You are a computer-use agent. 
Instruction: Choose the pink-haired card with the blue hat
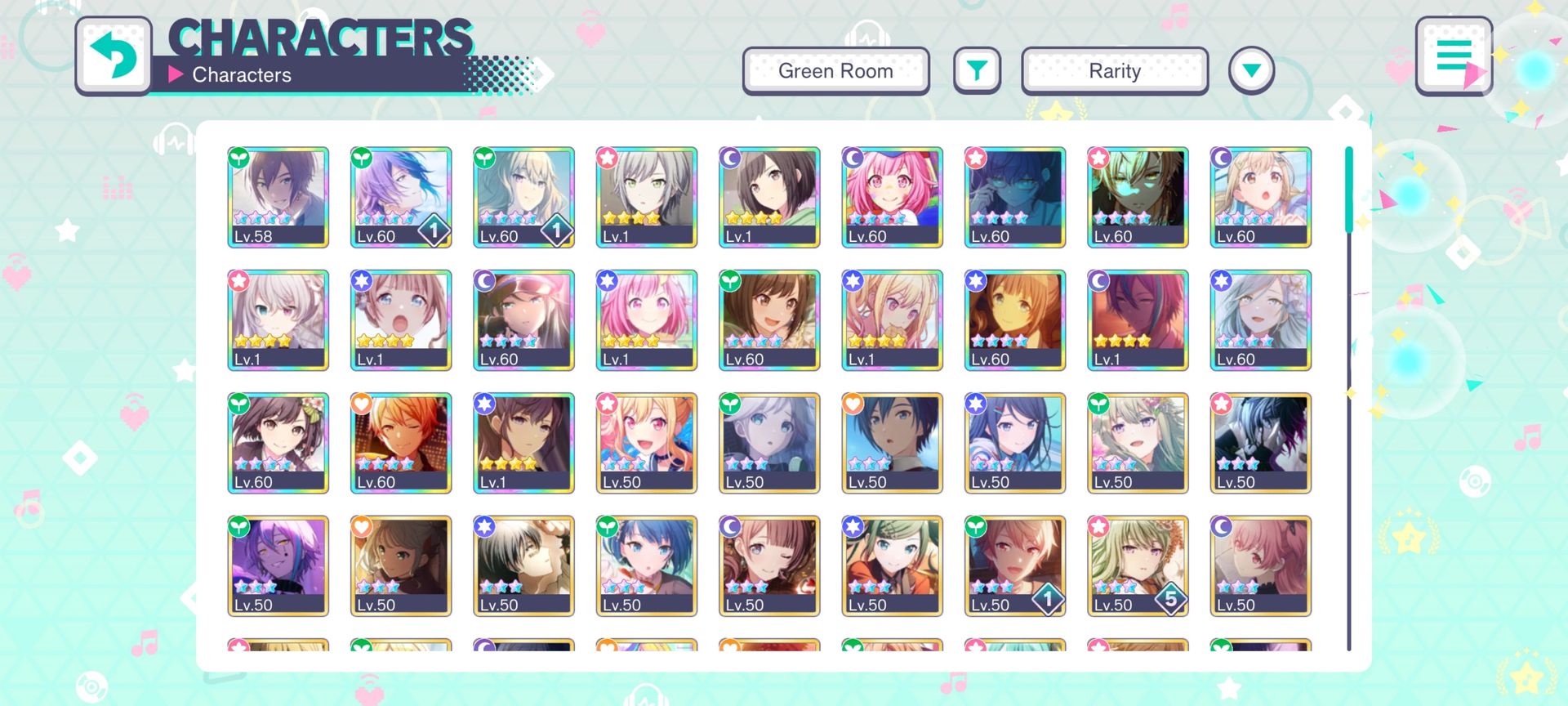coord(892,197)
